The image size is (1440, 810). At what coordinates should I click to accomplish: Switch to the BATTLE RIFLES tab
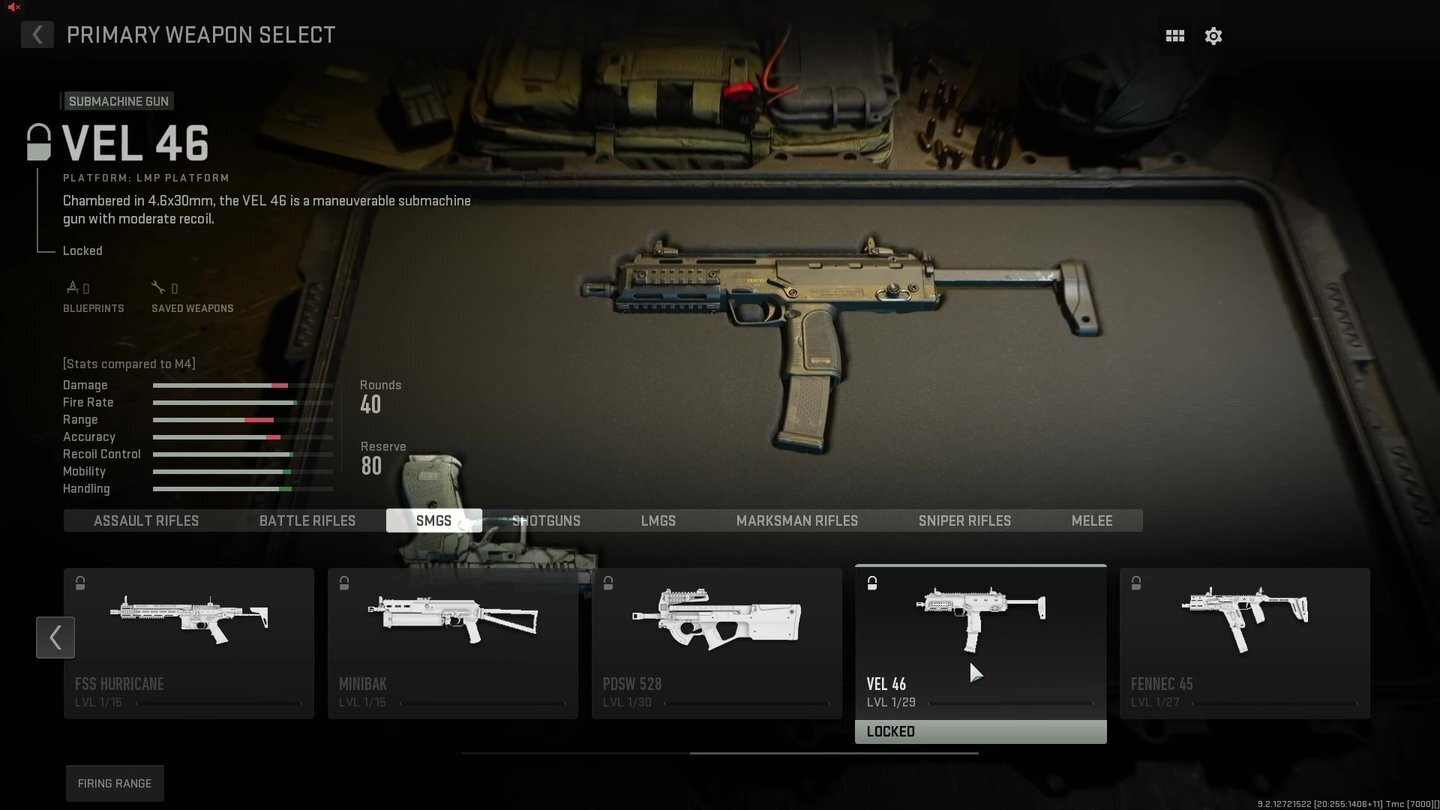307,520
